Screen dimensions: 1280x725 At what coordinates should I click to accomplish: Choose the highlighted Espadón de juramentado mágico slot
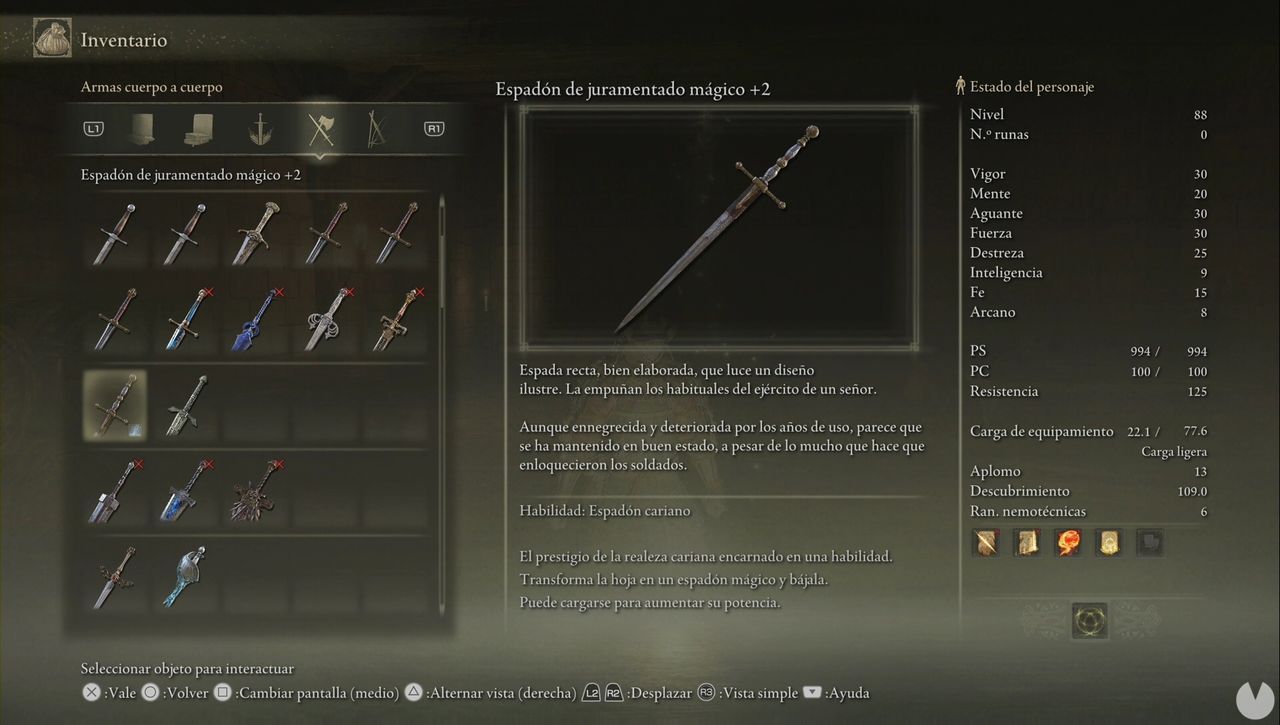coord(114,405)
